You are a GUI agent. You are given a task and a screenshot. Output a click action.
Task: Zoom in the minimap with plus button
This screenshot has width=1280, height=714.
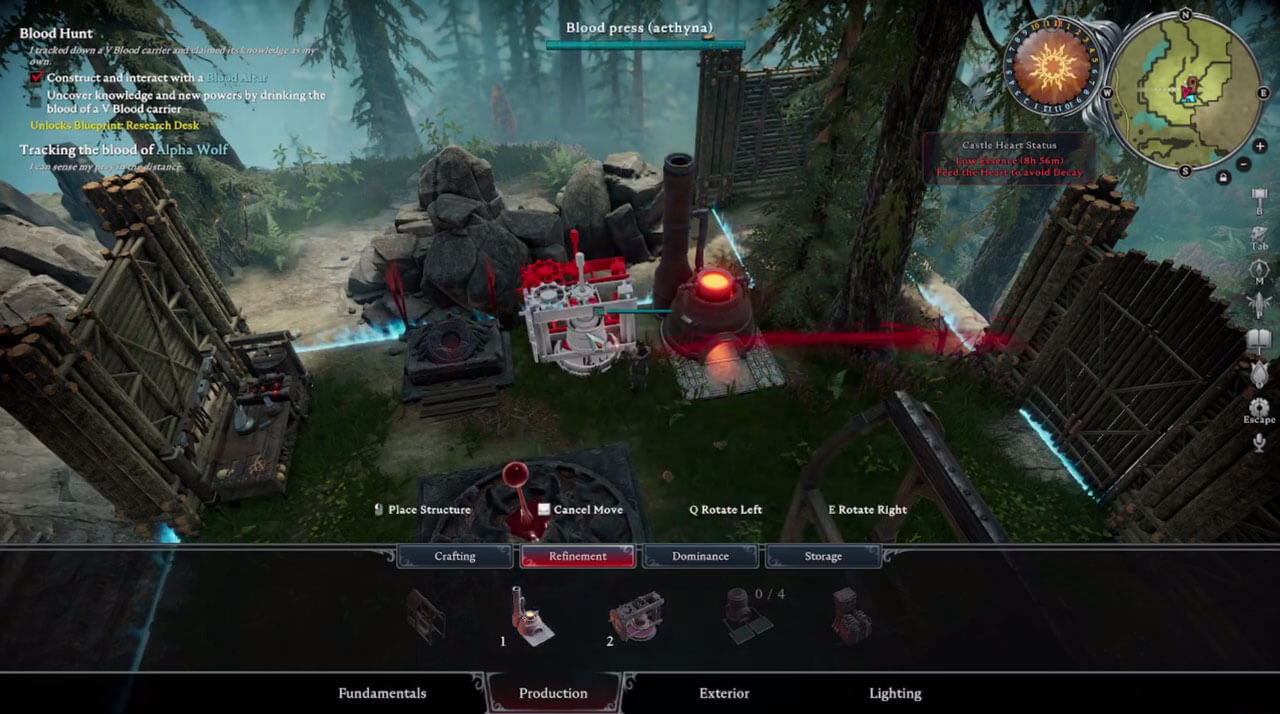(1260, 146)
